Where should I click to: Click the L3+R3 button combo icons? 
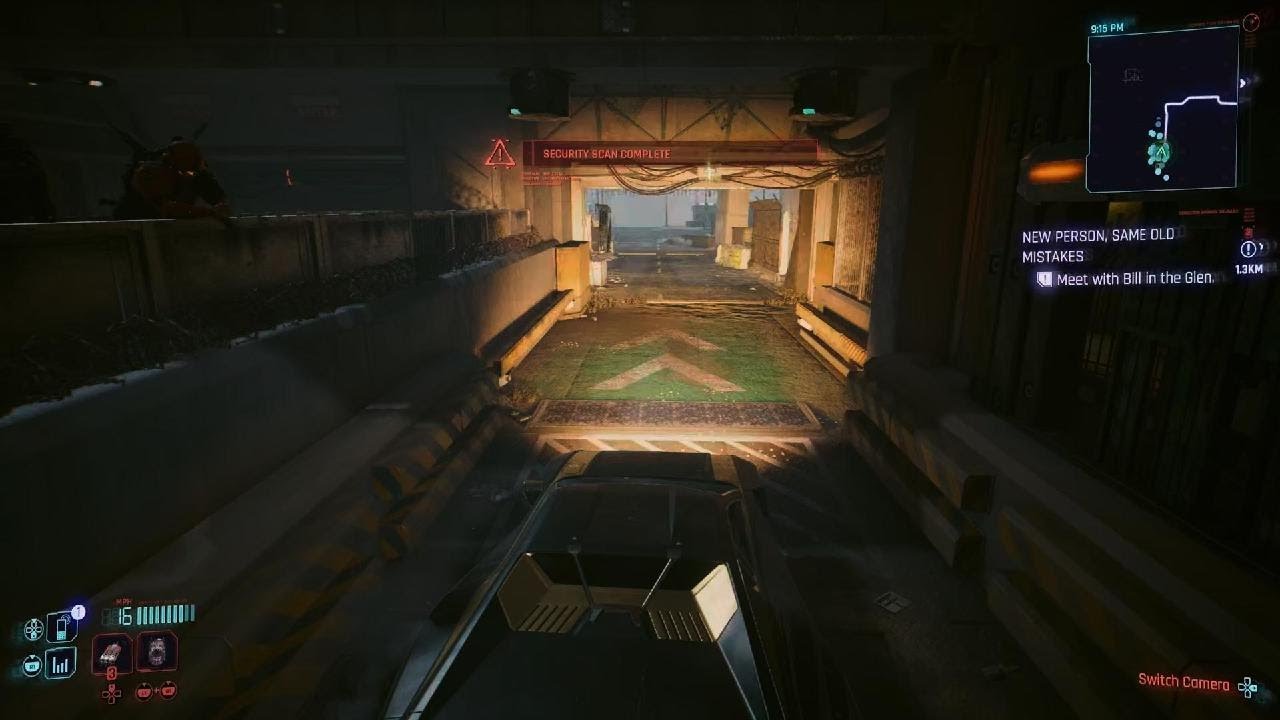click(156, 690)
